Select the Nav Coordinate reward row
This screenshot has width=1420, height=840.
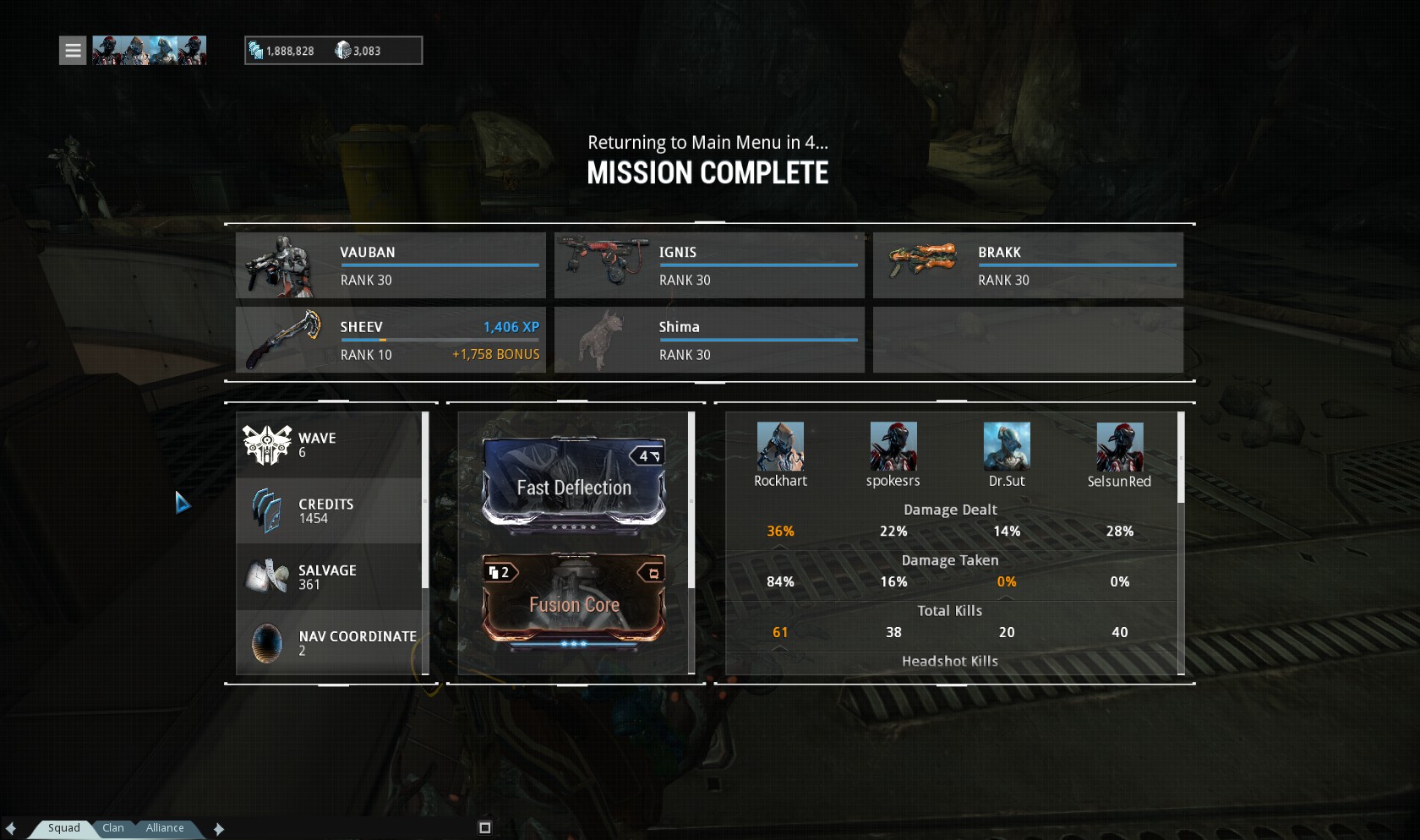click(x=329, y=642)
